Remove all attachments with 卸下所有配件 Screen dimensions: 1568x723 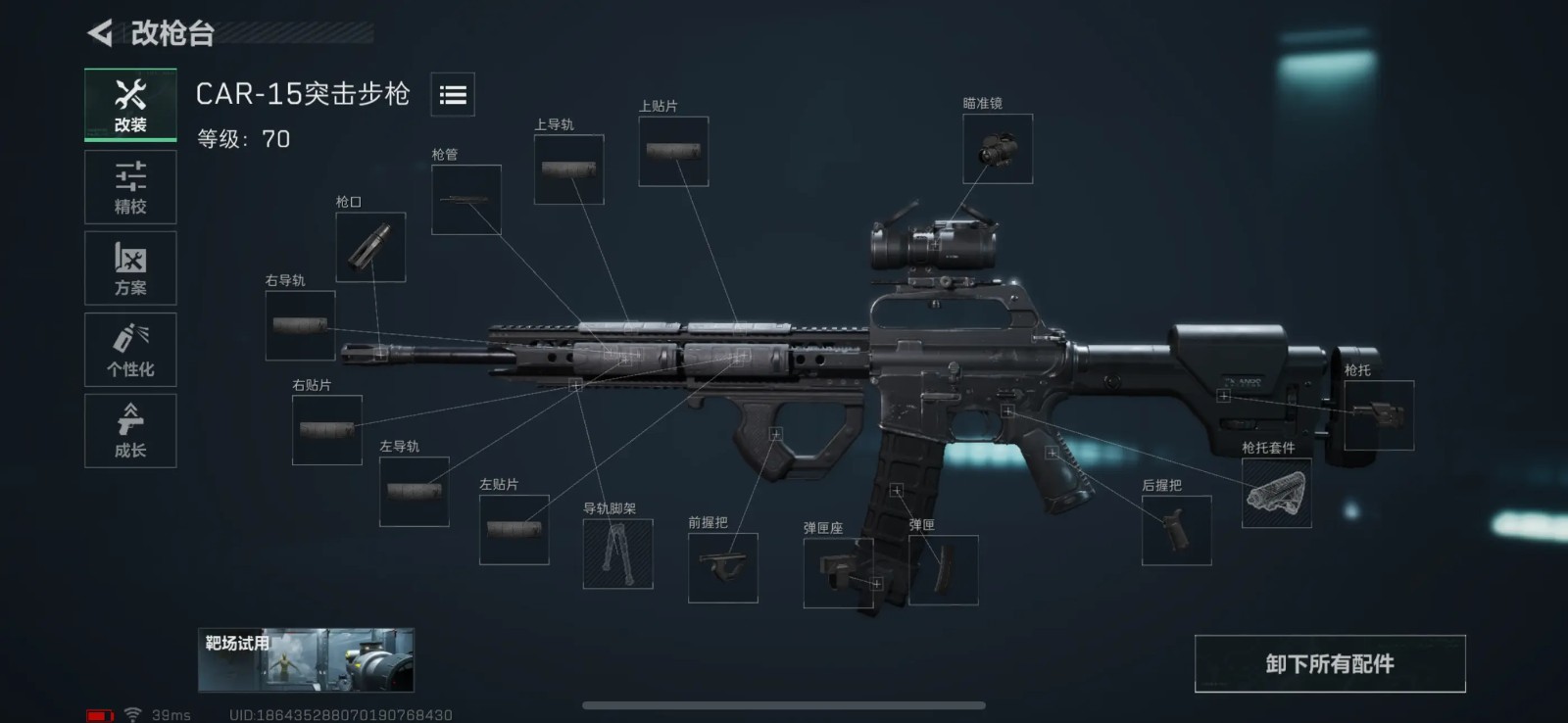pyautogui.click(x=1329, y=664)
